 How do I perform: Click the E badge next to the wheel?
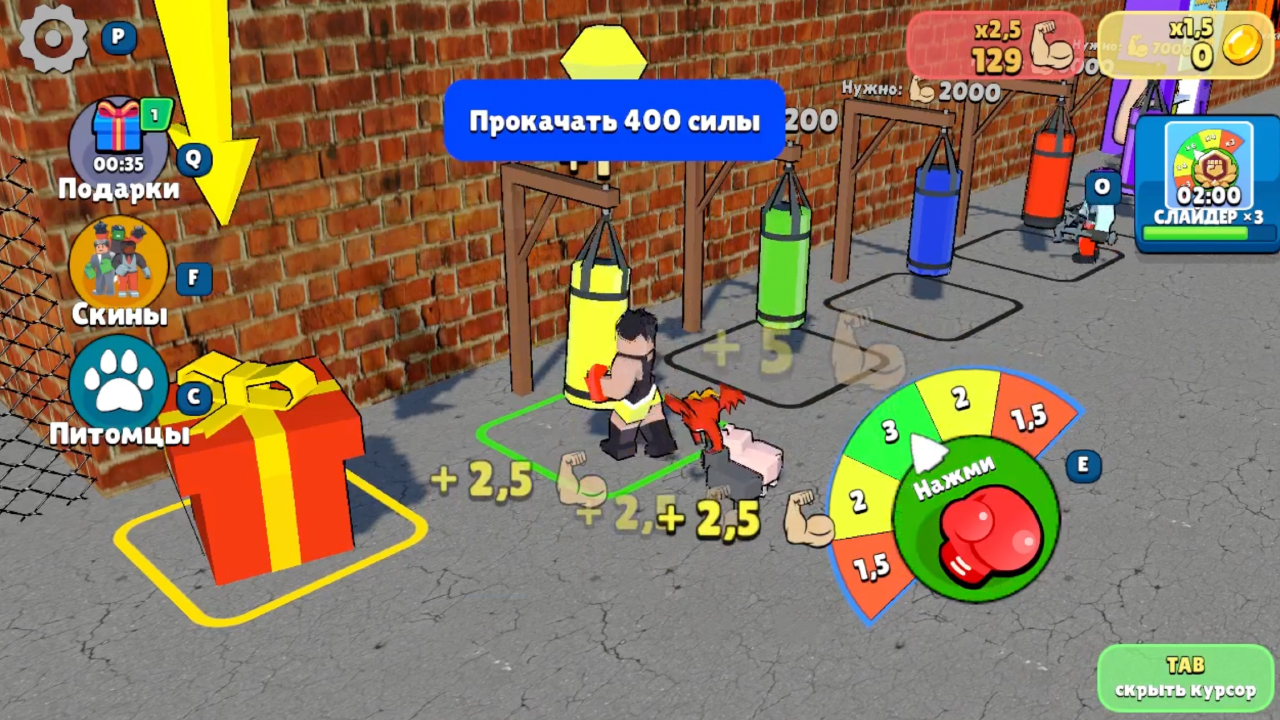click(x=1083, y=465)
